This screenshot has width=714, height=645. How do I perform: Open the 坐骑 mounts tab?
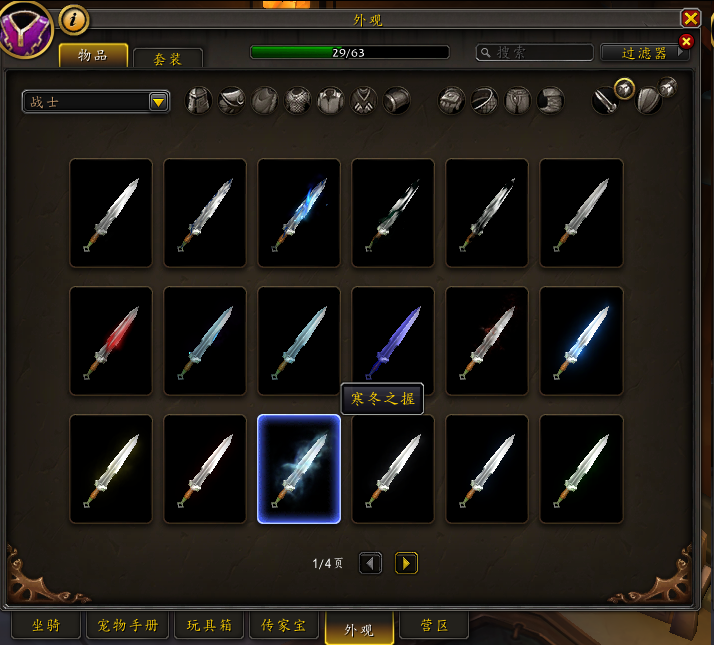click(45, 626)
